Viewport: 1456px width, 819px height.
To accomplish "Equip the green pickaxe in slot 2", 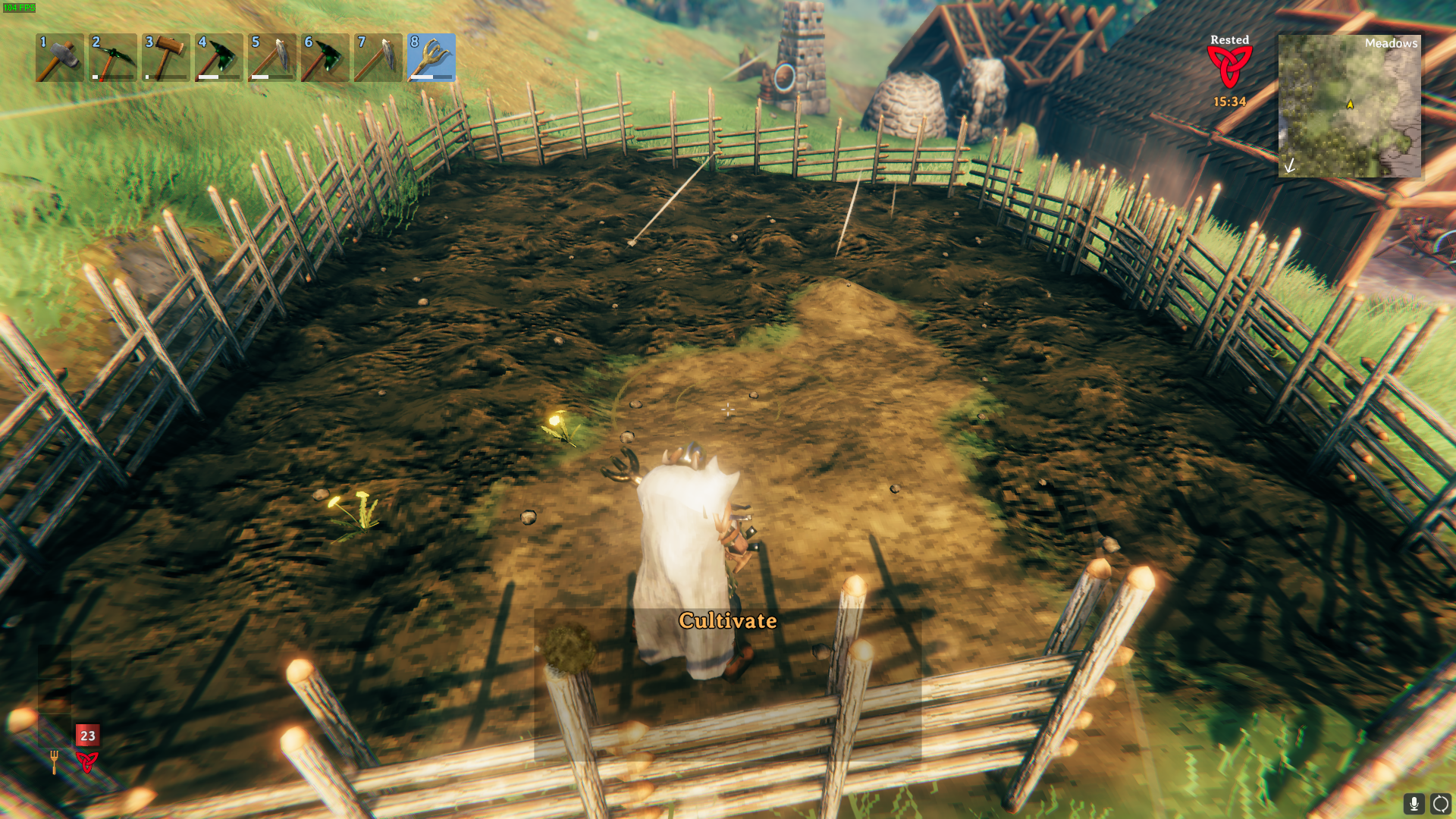I will coord(113,58).
